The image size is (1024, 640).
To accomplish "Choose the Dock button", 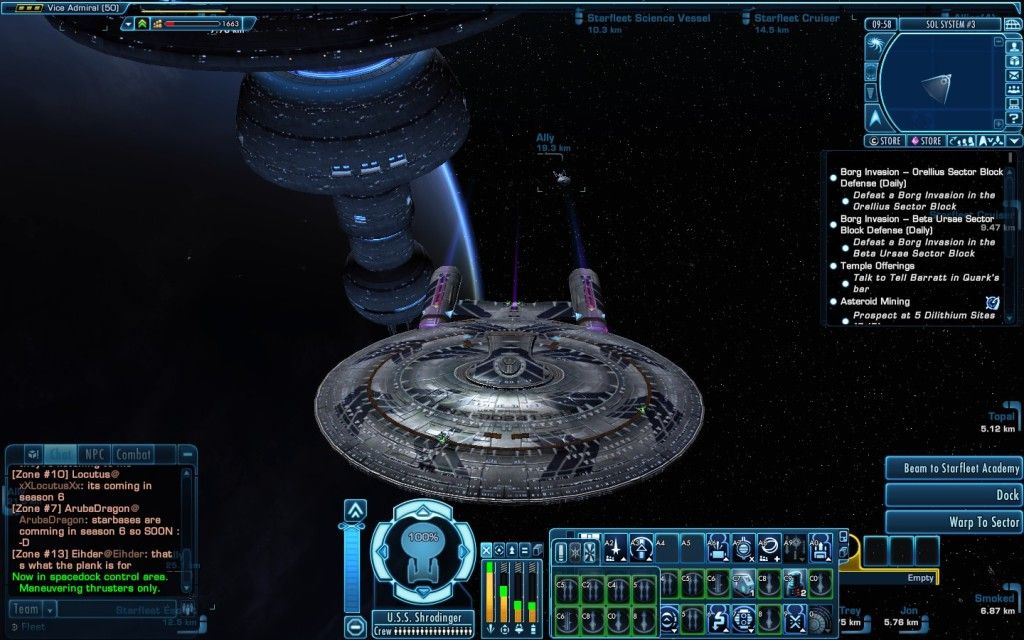I will pos(952,495).
